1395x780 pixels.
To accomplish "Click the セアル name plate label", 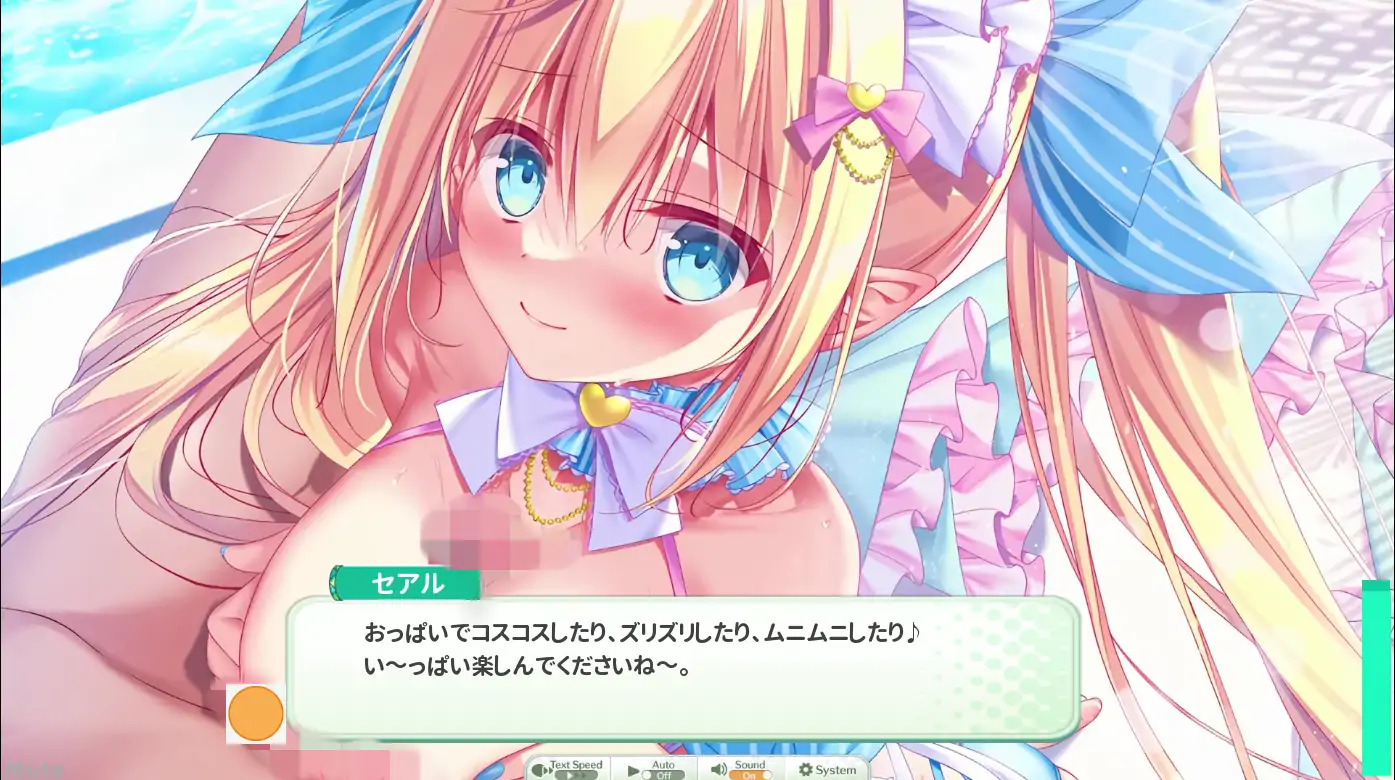I will click(405, 583).
